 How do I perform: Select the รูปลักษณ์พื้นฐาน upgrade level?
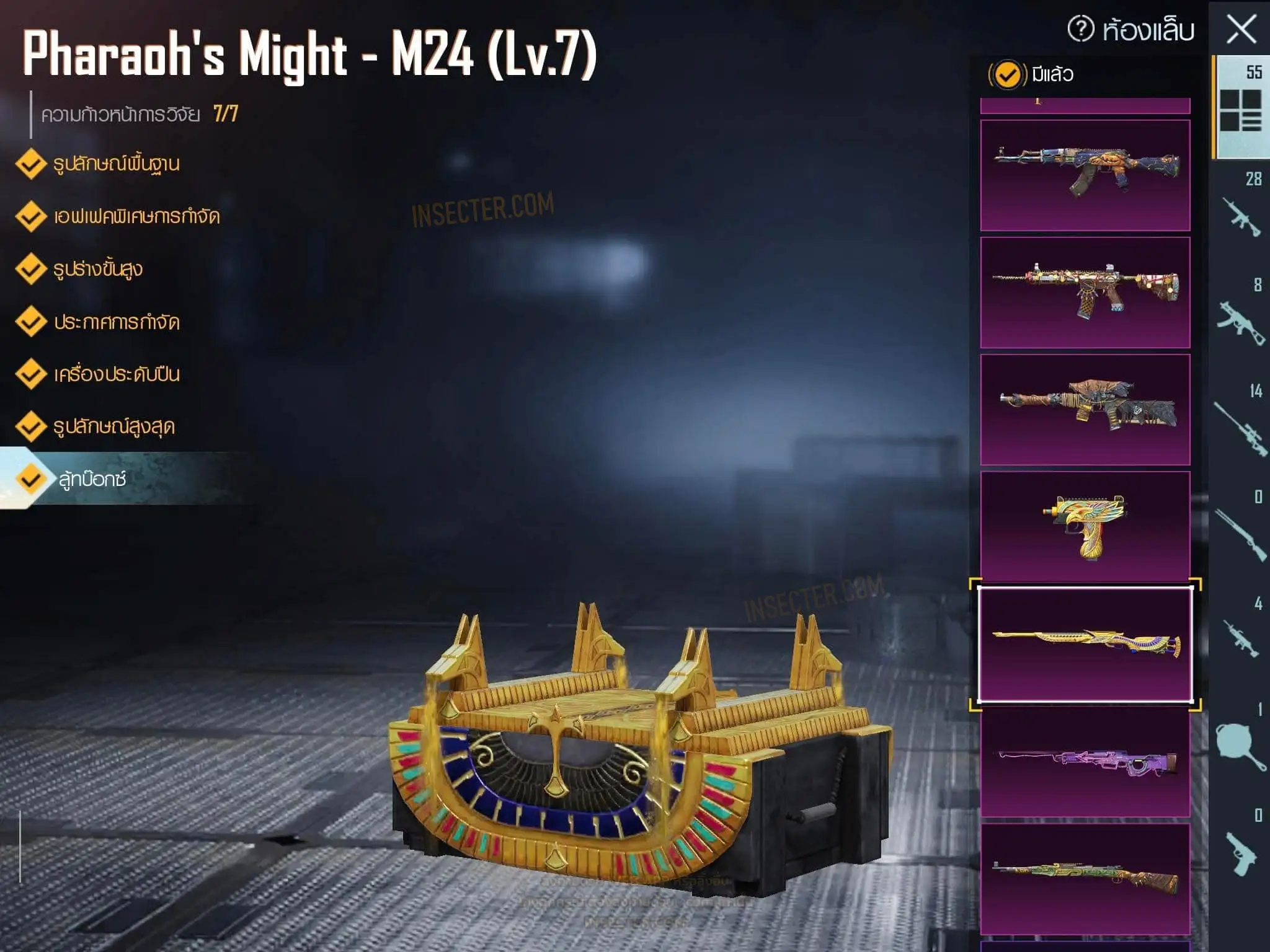point(116,164)
